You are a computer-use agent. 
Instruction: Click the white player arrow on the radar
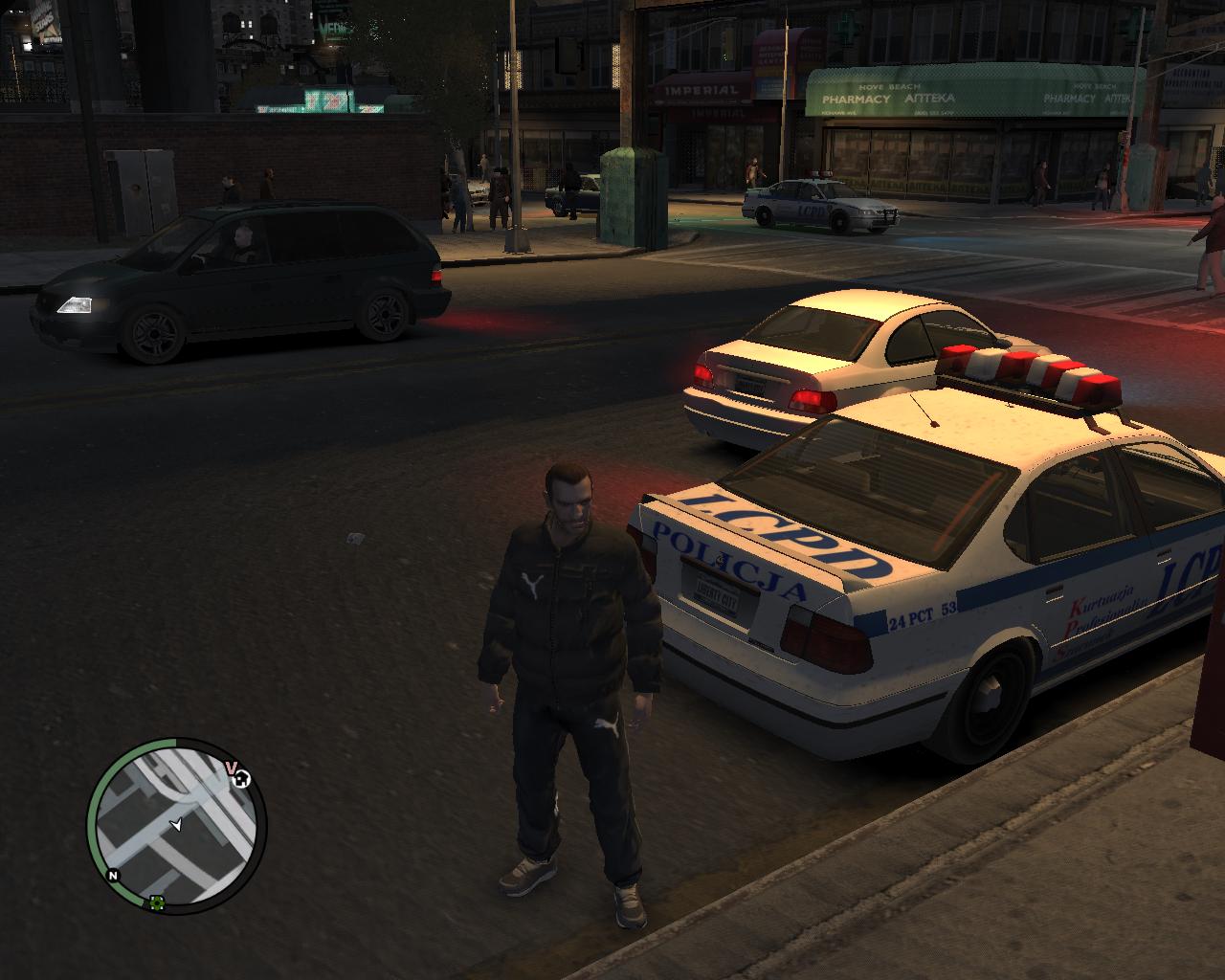[x=175, y=824]
